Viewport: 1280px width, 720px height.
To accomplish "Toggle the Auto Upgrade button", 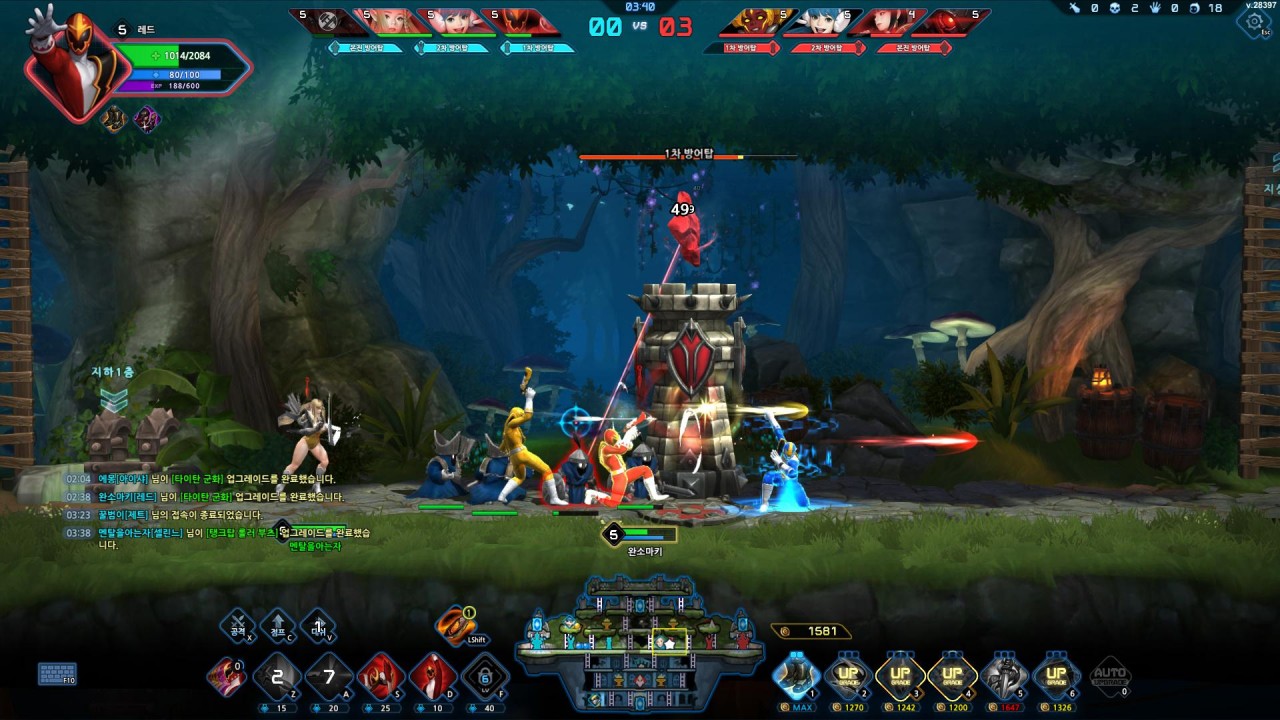I will 1109,675.
